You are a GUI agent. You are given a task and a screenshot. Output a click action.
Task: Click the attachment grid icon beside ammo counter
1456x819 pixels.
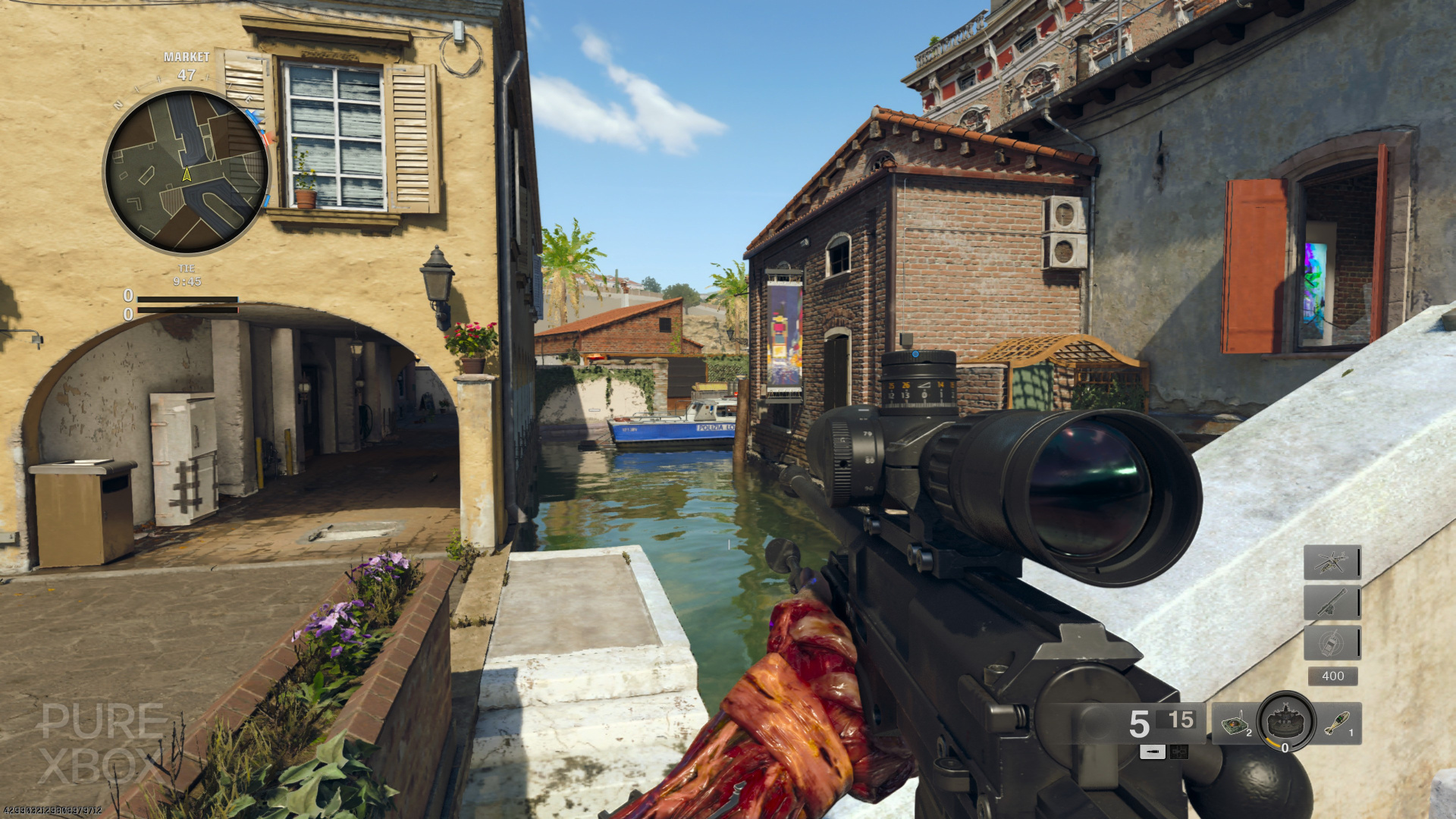(x=1178, y=752)
